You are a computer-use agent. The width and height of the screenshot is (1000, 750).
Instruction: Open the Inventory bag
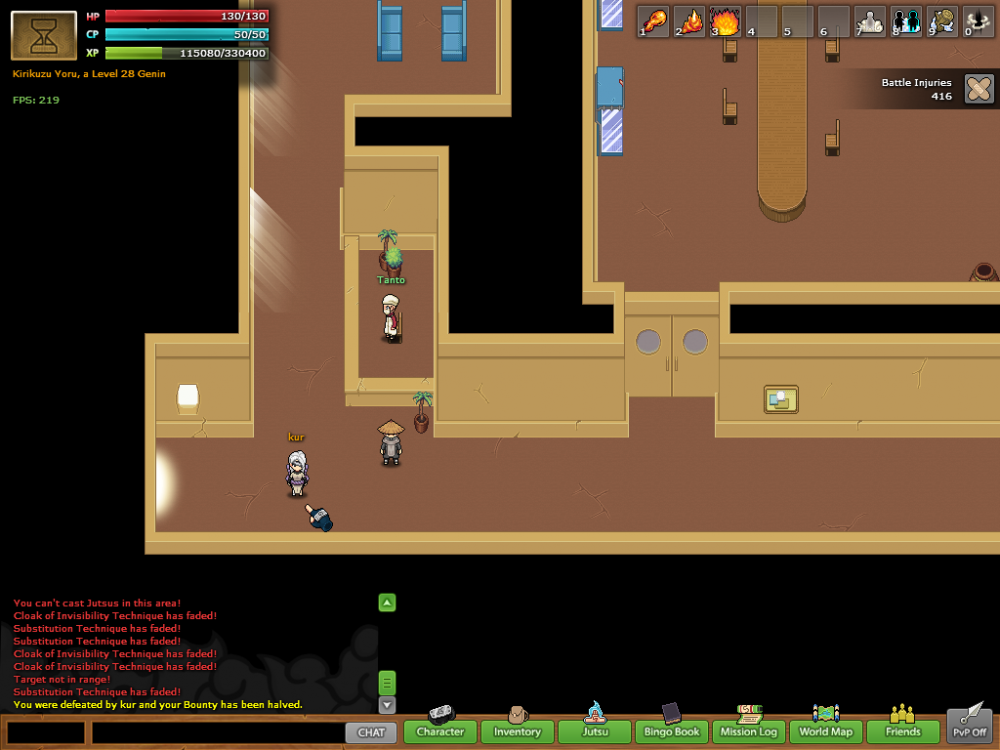(x=517, y=731)
